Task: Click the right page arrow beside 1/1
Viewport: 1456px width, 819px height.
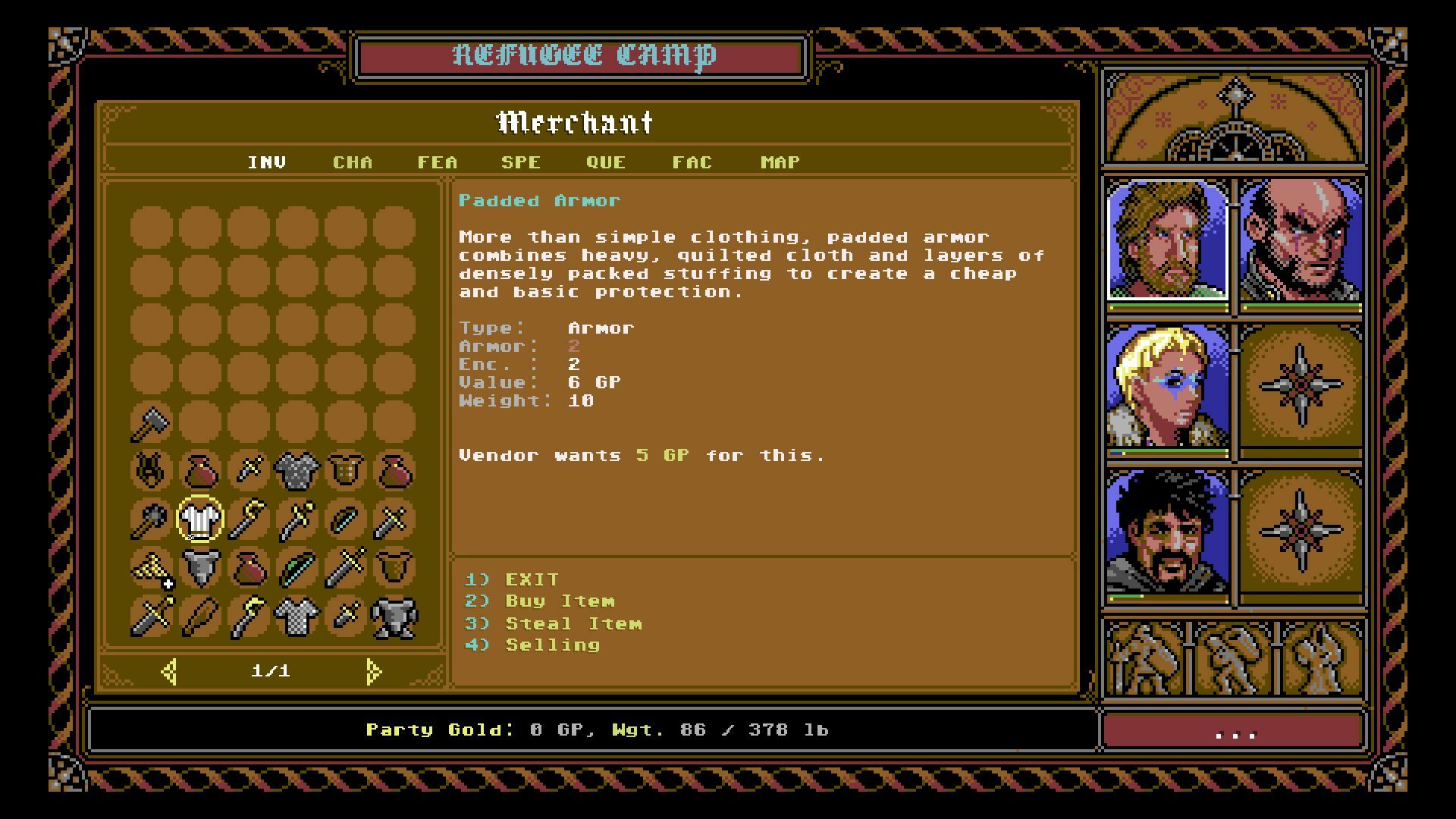Action: (372, 670)
